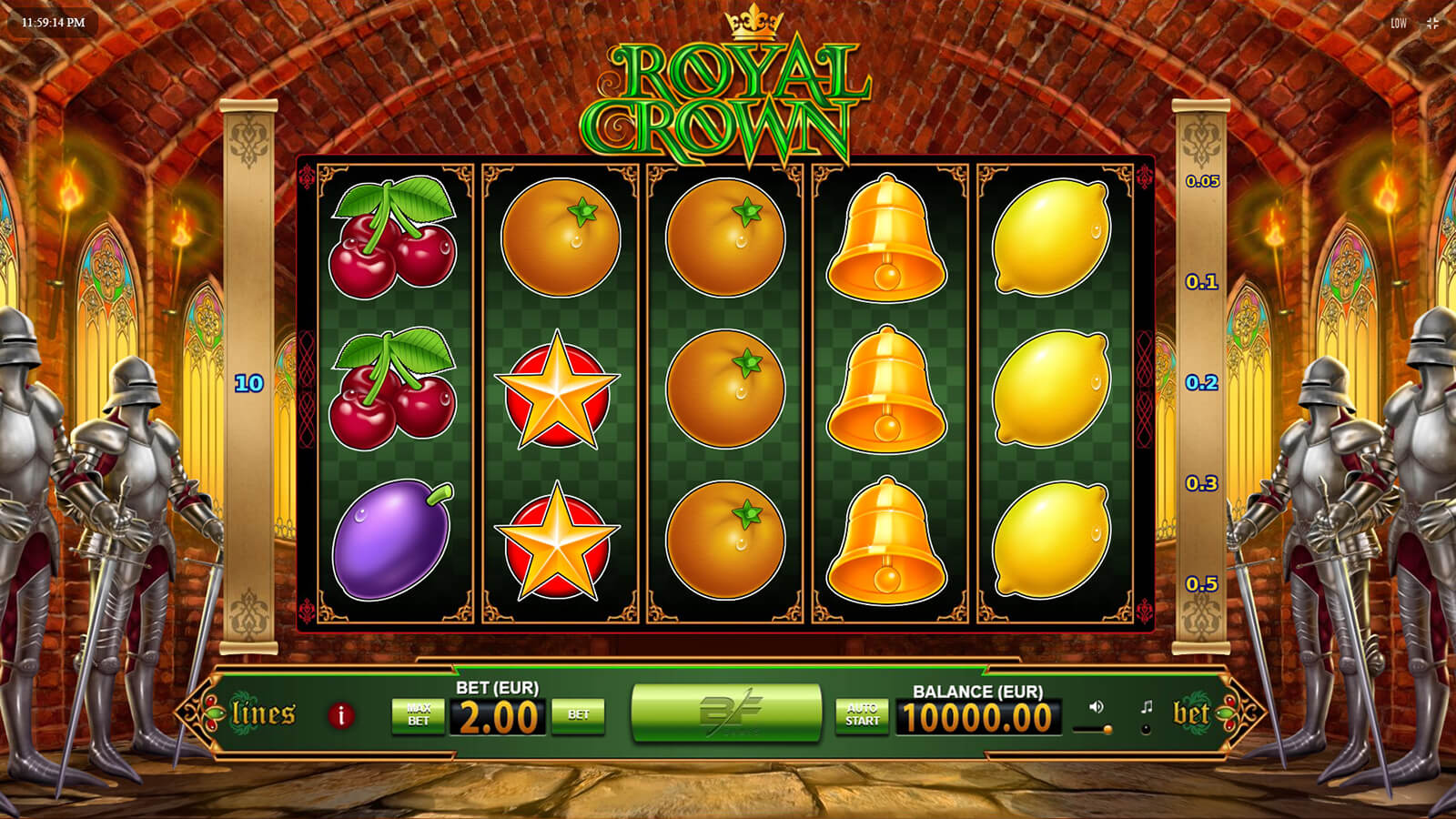Choose the 0.3 bet value

pos(1202,483)
